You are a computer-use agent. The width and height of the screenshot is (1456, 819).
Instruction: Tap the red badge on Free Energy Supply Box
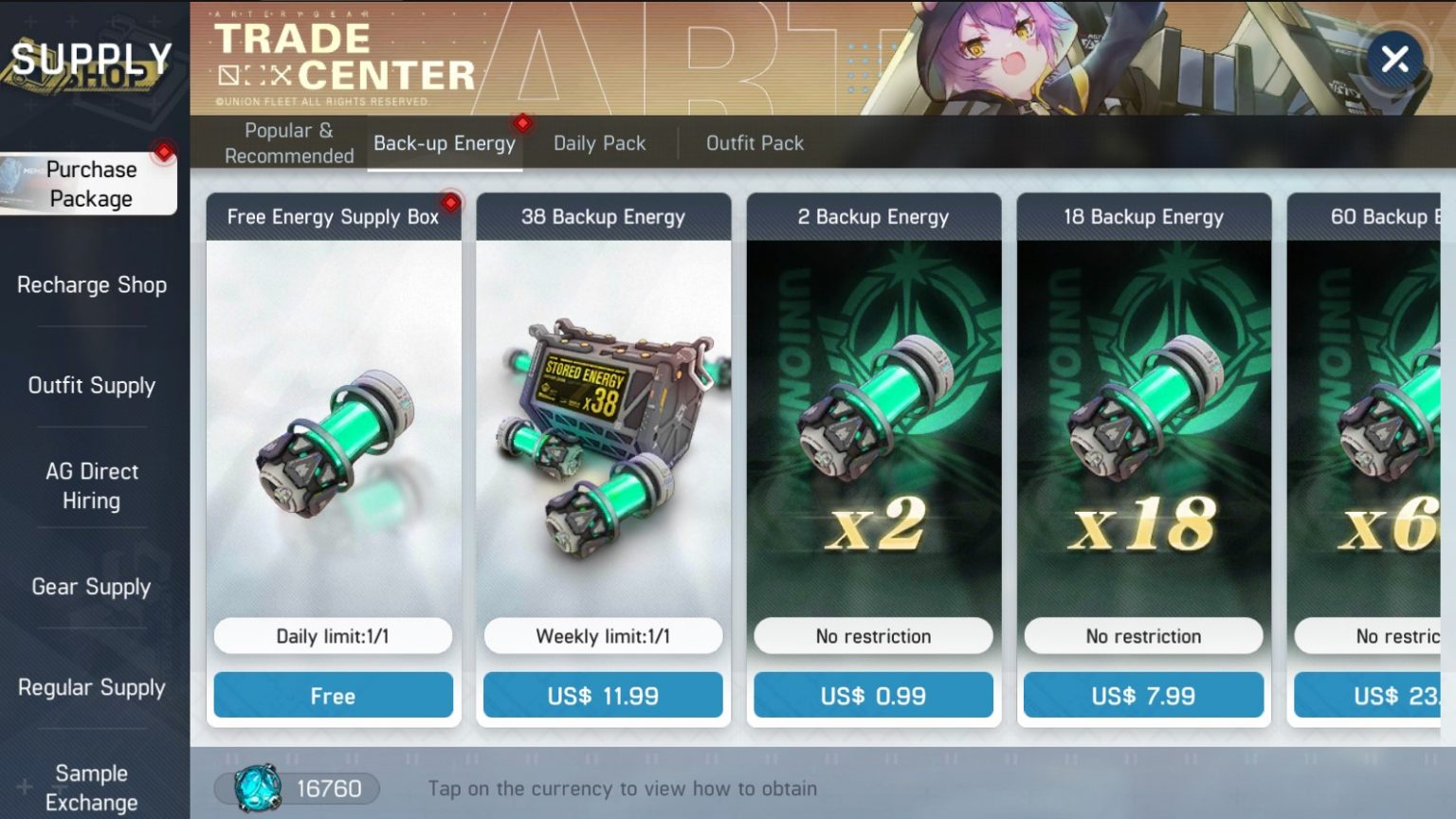click(450, 202)
